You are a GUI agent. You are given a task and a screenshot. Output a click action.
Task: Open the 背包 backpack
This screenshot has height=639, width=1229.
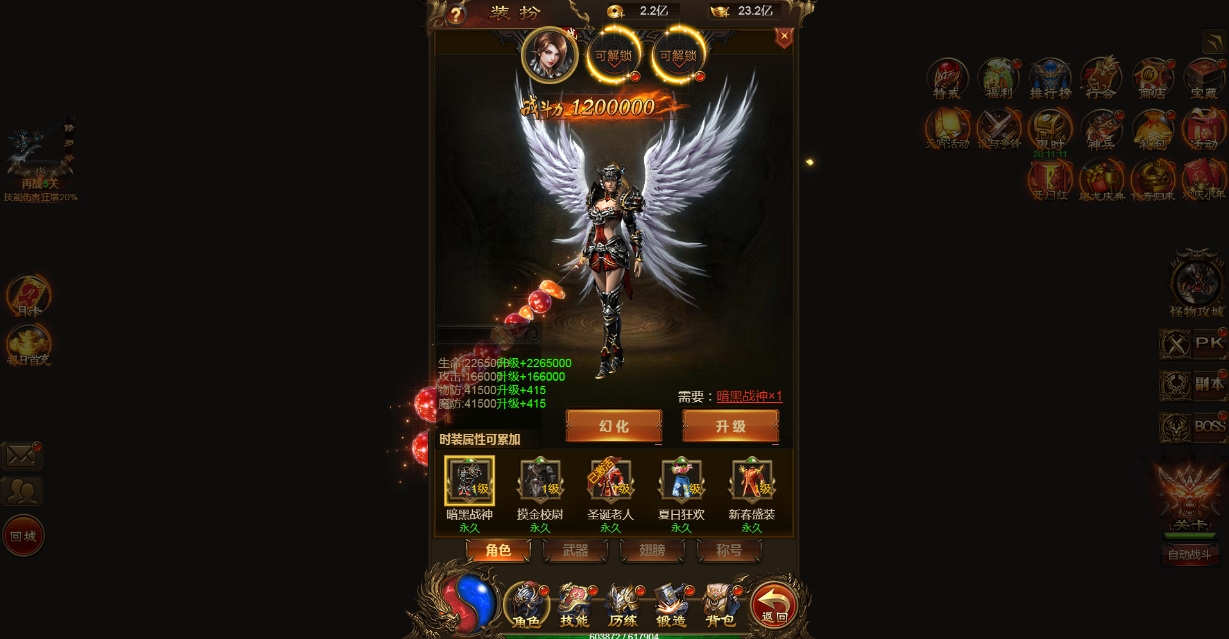click(x=720, y=604)
